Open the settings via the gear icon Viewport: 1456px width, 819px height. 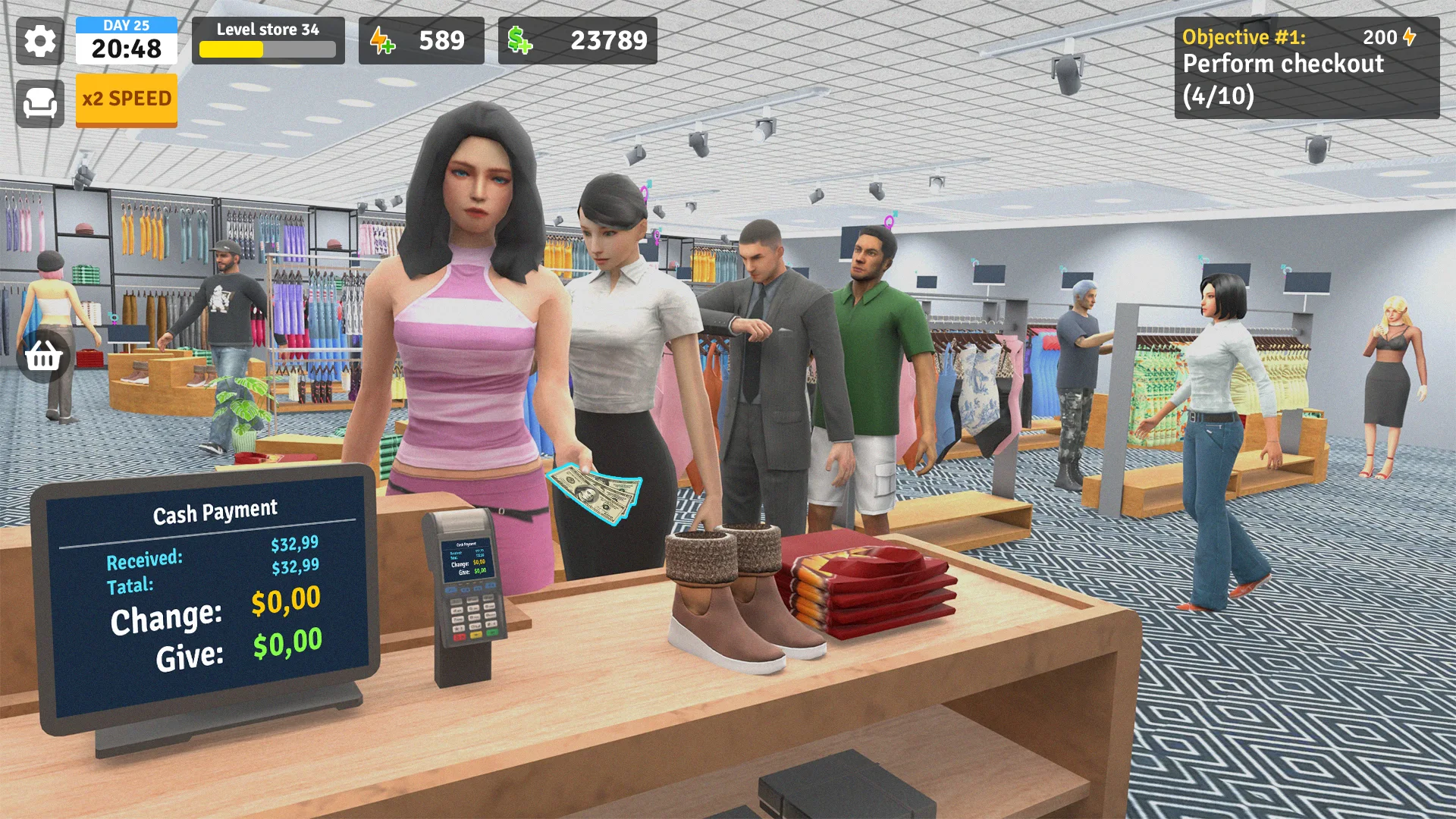click(39, 42)
